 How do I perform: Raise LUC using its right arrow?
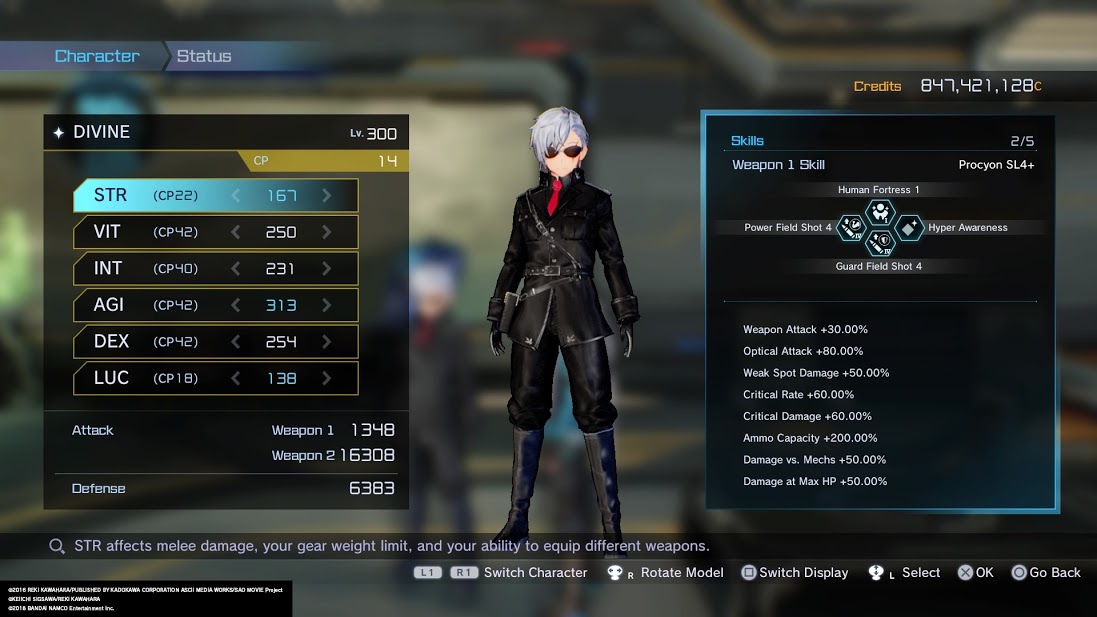coord(326,378)
